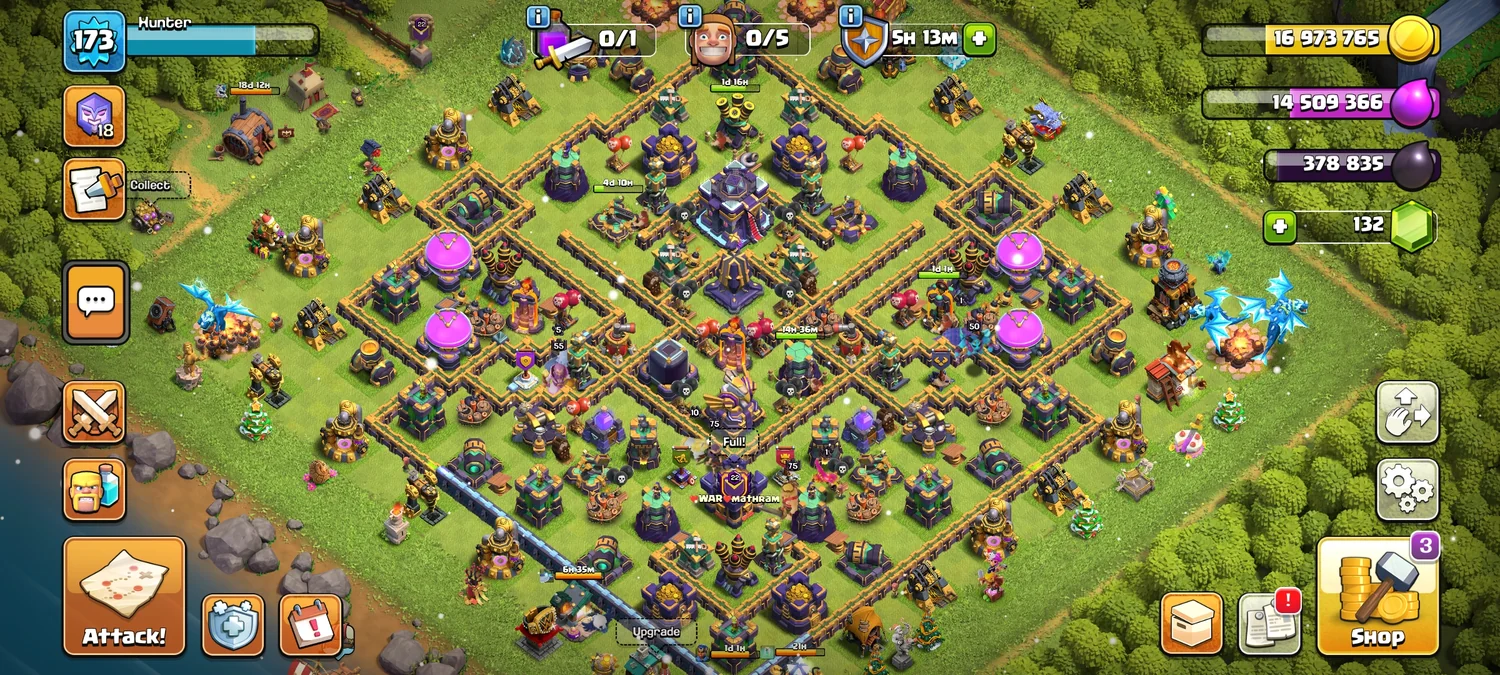Open the chat speech bubble panel
The image size is (1500, 675).
96,302
